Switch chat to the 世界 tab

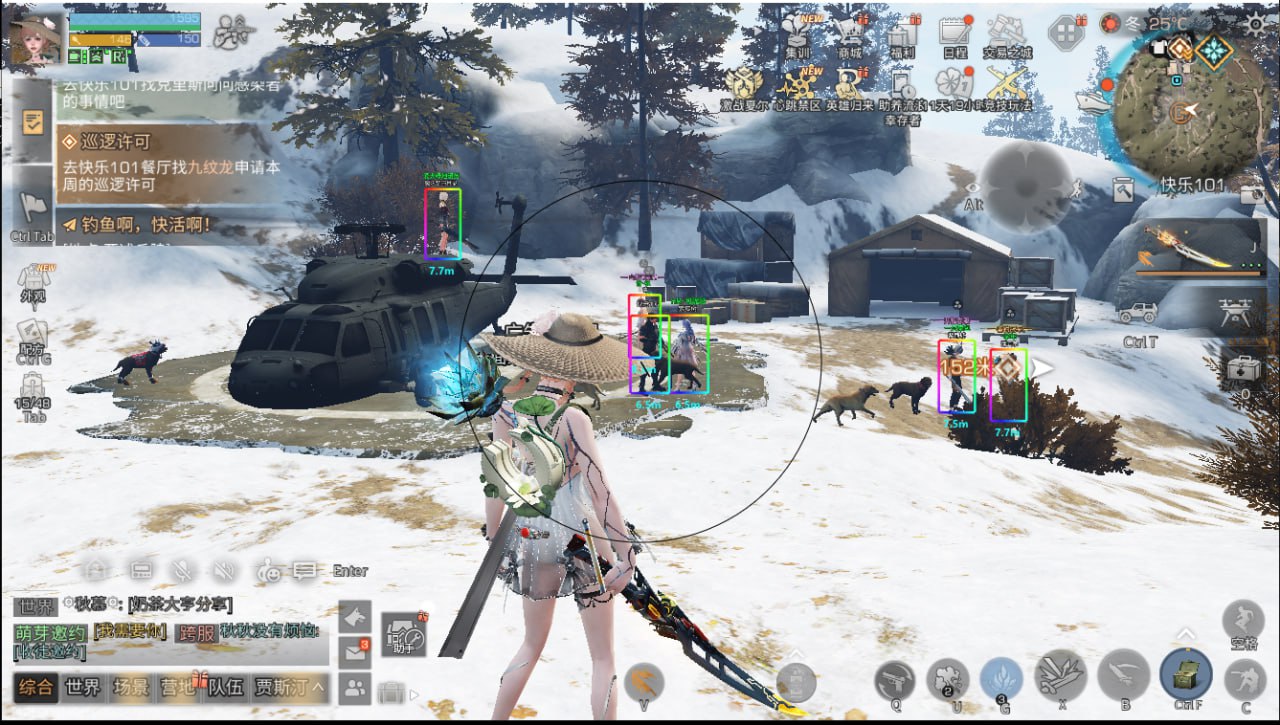83,687
